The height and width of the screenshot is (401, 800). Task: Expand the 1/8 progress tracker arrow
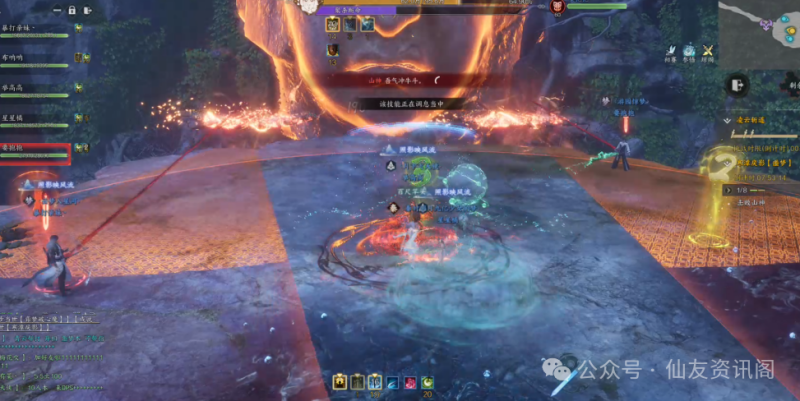tap(727, 187)
